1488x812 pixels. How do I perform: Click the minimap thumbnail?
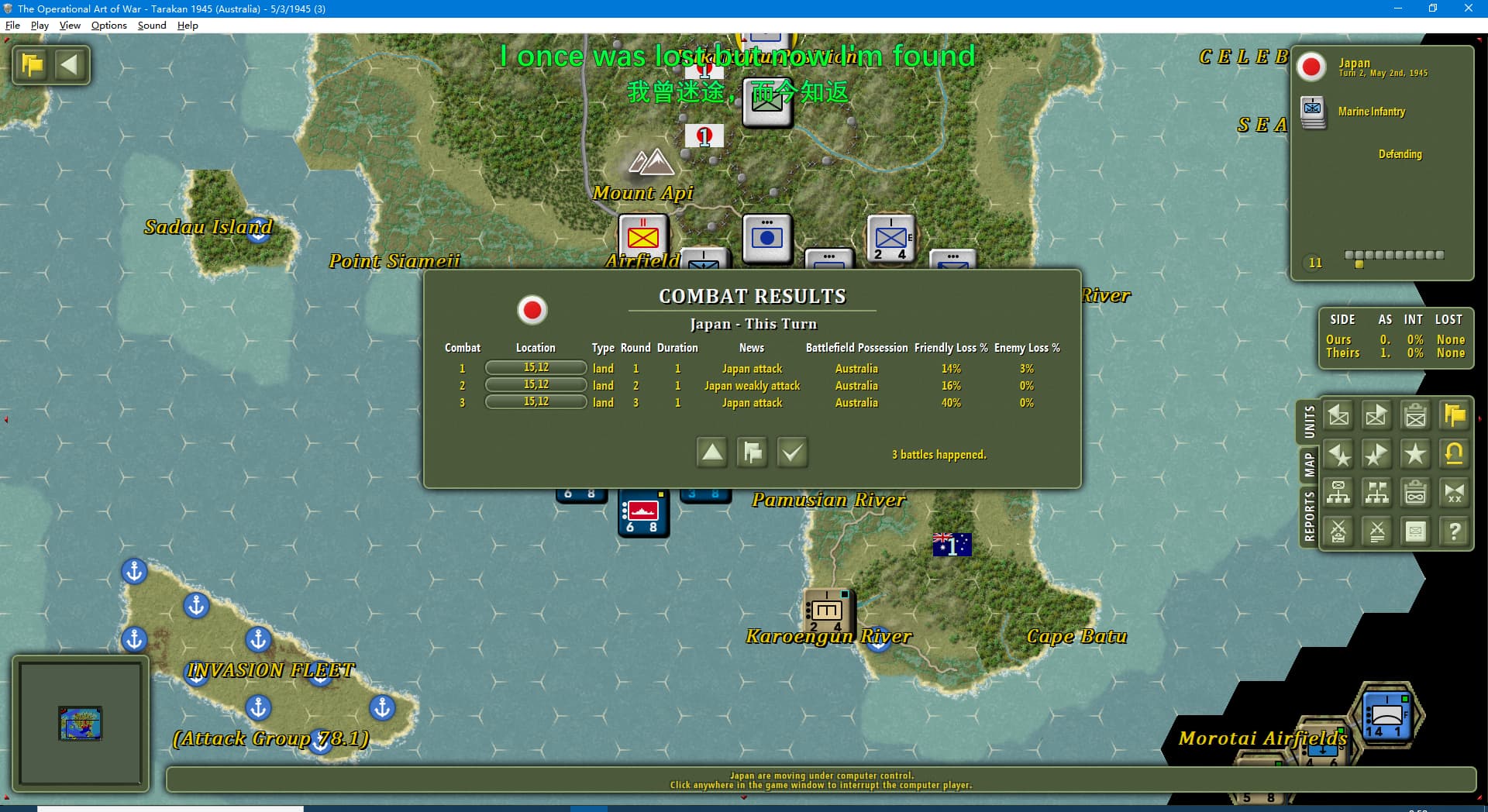coord(81,723)
